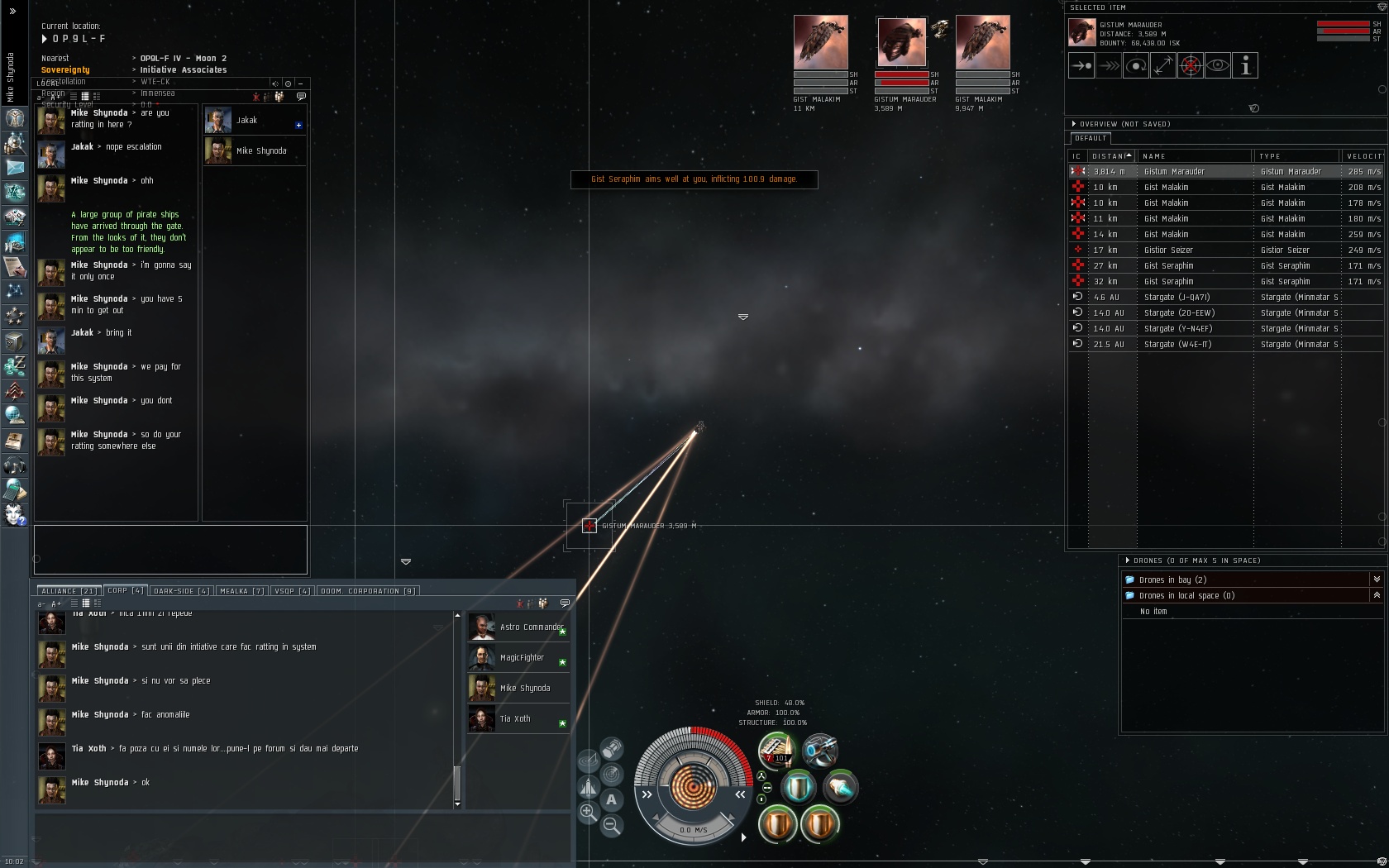The width and height of the screenshot is (1389, 868).
Task: Select Jakak in the Local member list
Action: click(x=246, y=121)
